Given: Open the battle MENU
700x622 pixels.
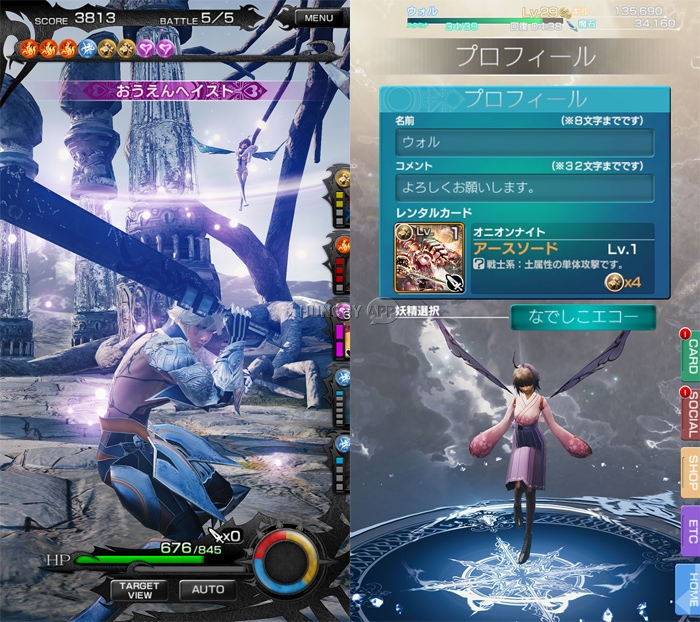Looking at the screenshot, I should (319, 18).
